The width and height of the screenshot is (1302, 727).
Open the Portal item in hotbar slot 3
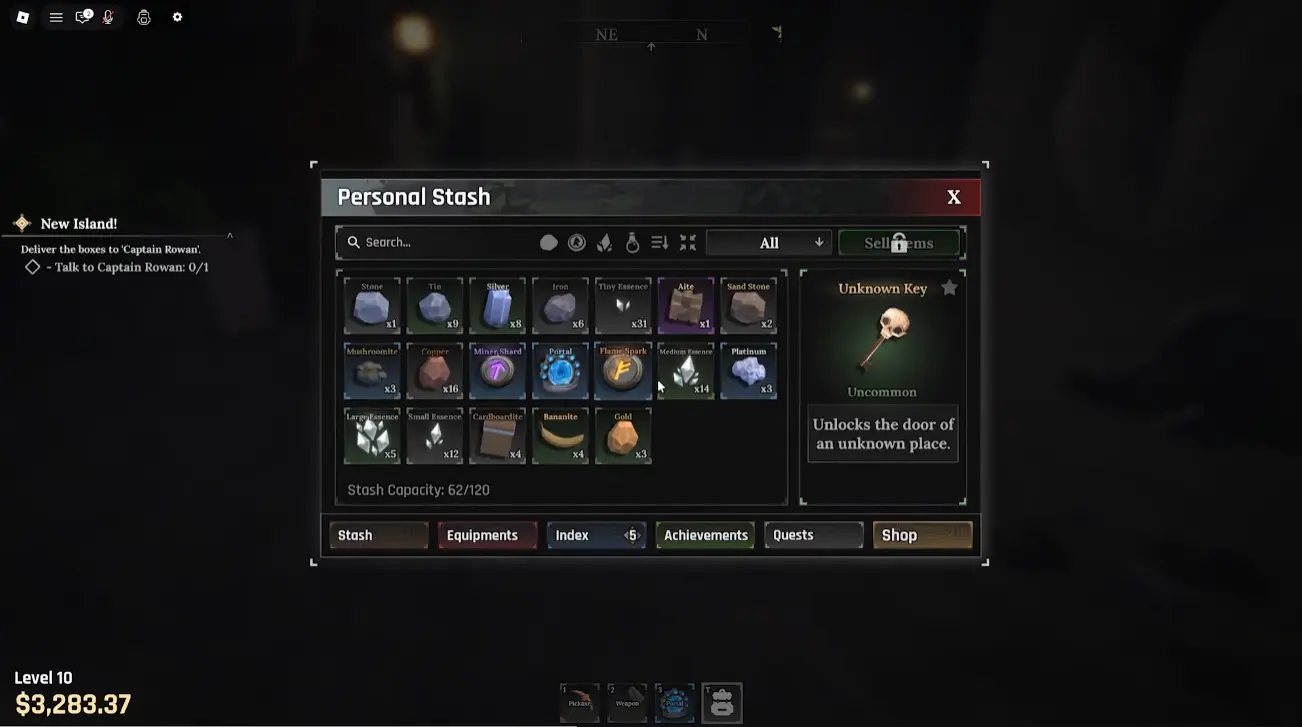click(x=674, y=702)
